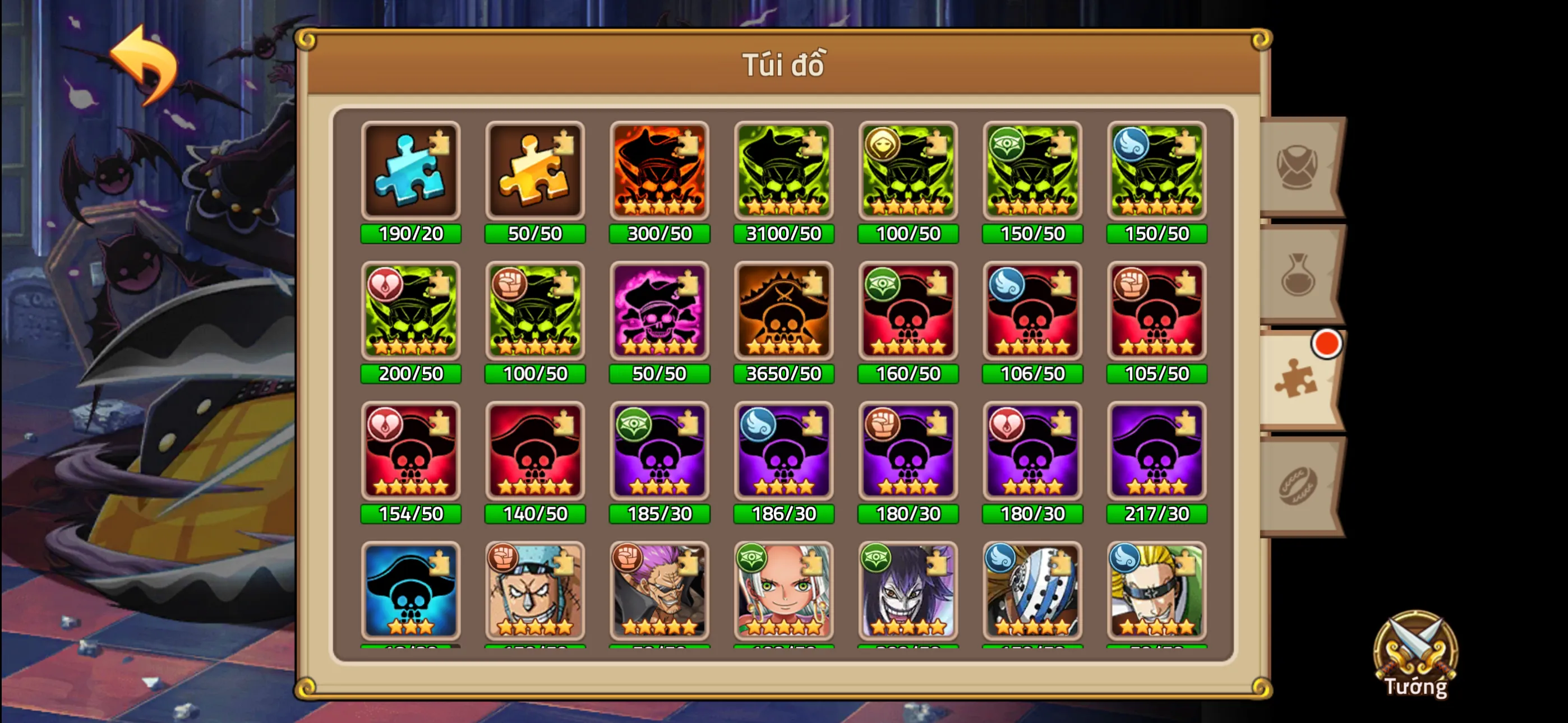Open Franky's hero fragment in the bottom row
The image size is (1568, 723).
point(535,591)
